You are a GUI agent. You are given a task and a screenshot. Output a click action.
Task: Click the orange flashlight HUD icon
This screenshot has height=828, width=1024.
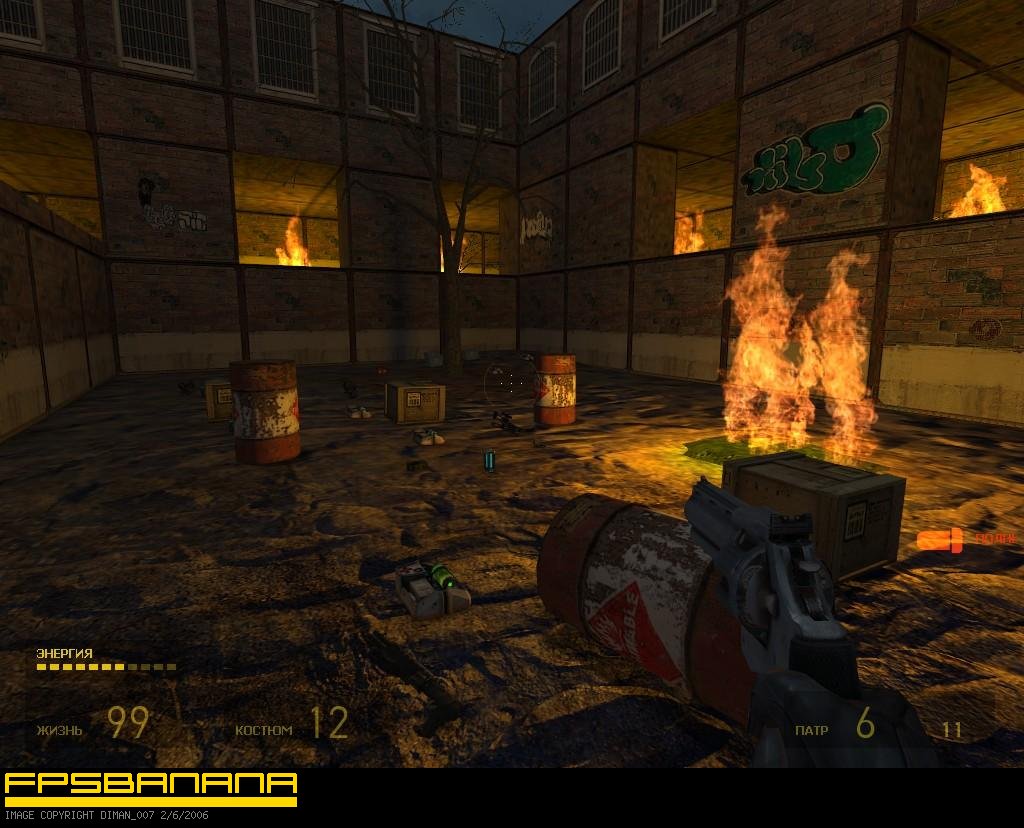pyautogui.click(x=940, y=541)
